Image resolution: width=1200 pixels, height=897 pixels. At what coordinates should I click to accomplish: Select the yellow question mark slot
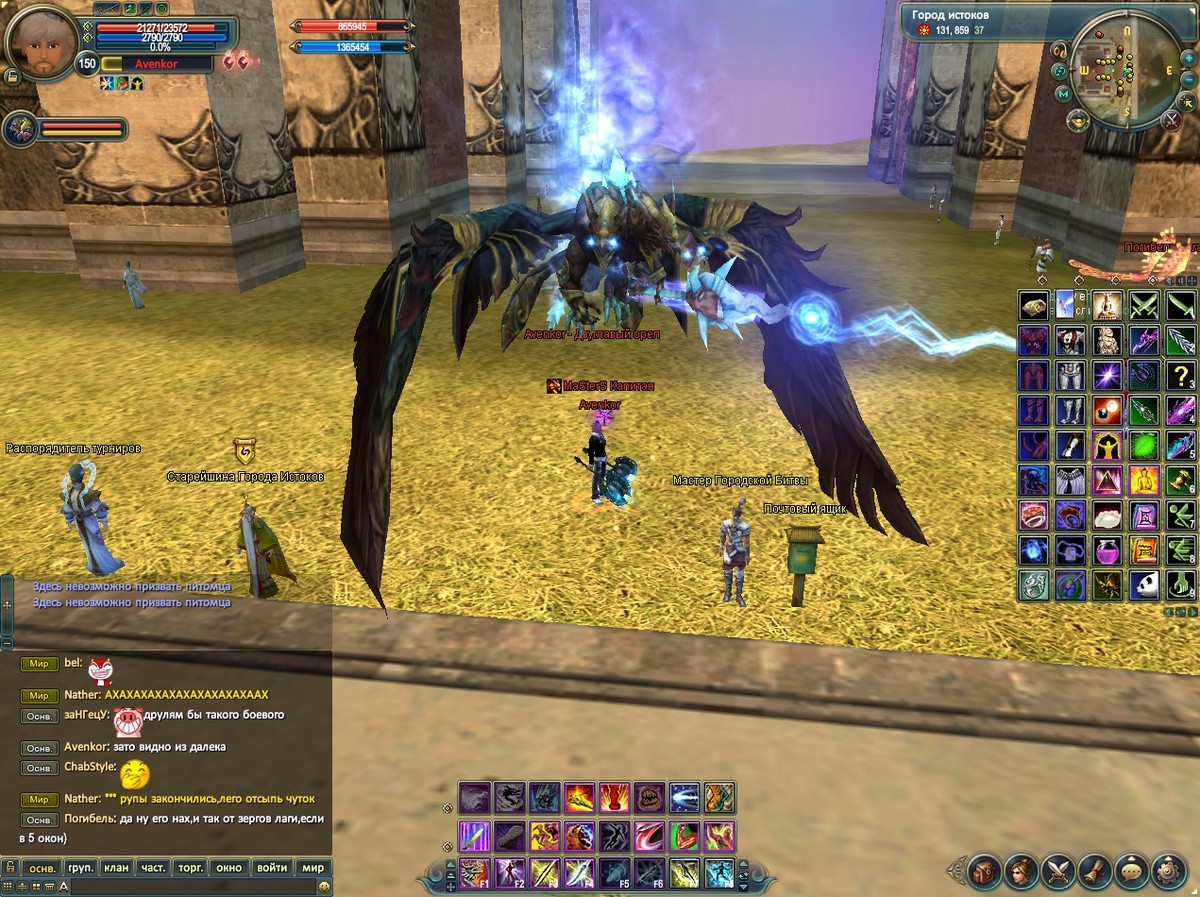tap(1180, 377)
